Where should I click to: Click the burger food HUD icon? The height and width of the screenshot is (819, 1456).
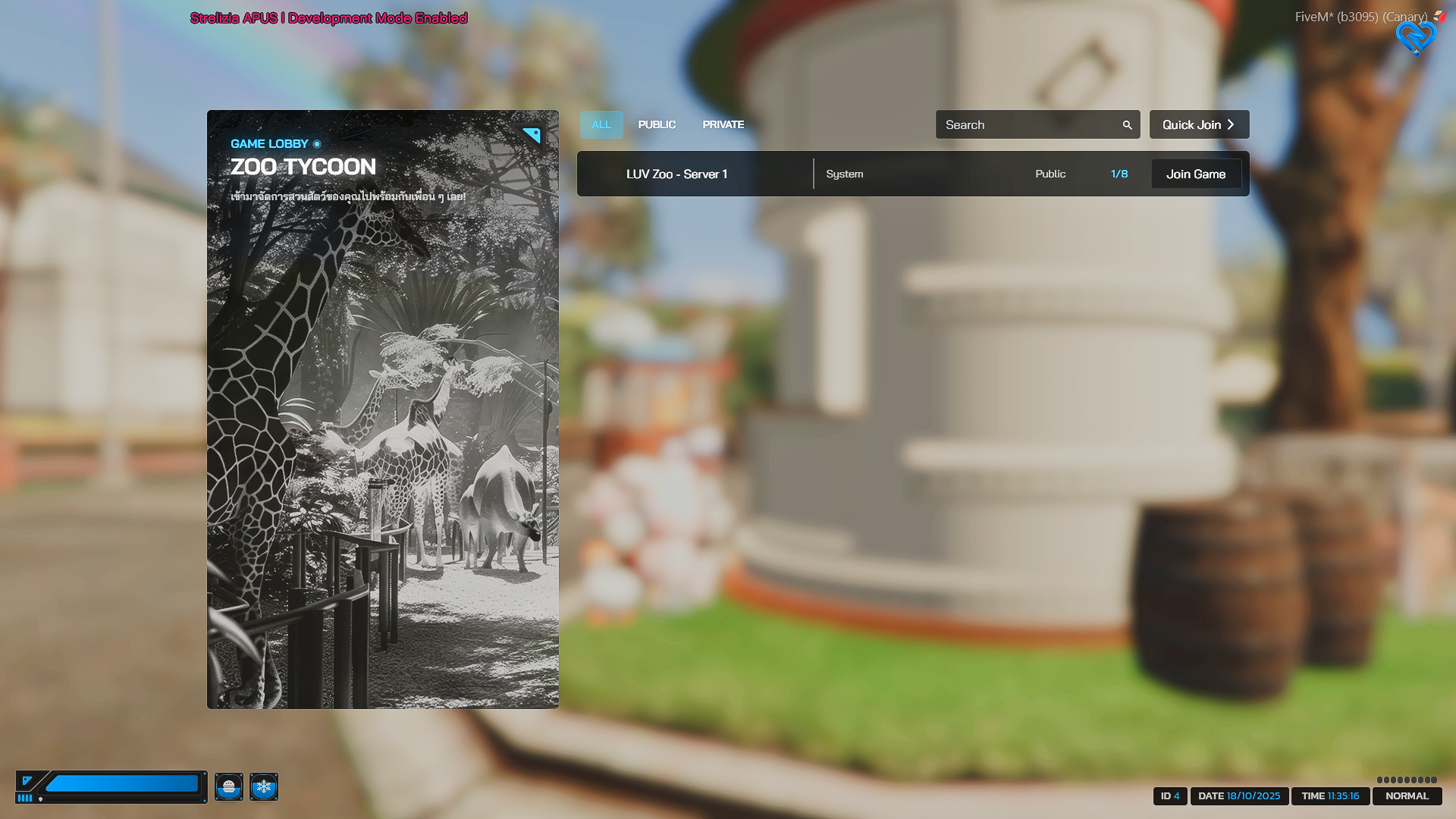tap(229, 787)
